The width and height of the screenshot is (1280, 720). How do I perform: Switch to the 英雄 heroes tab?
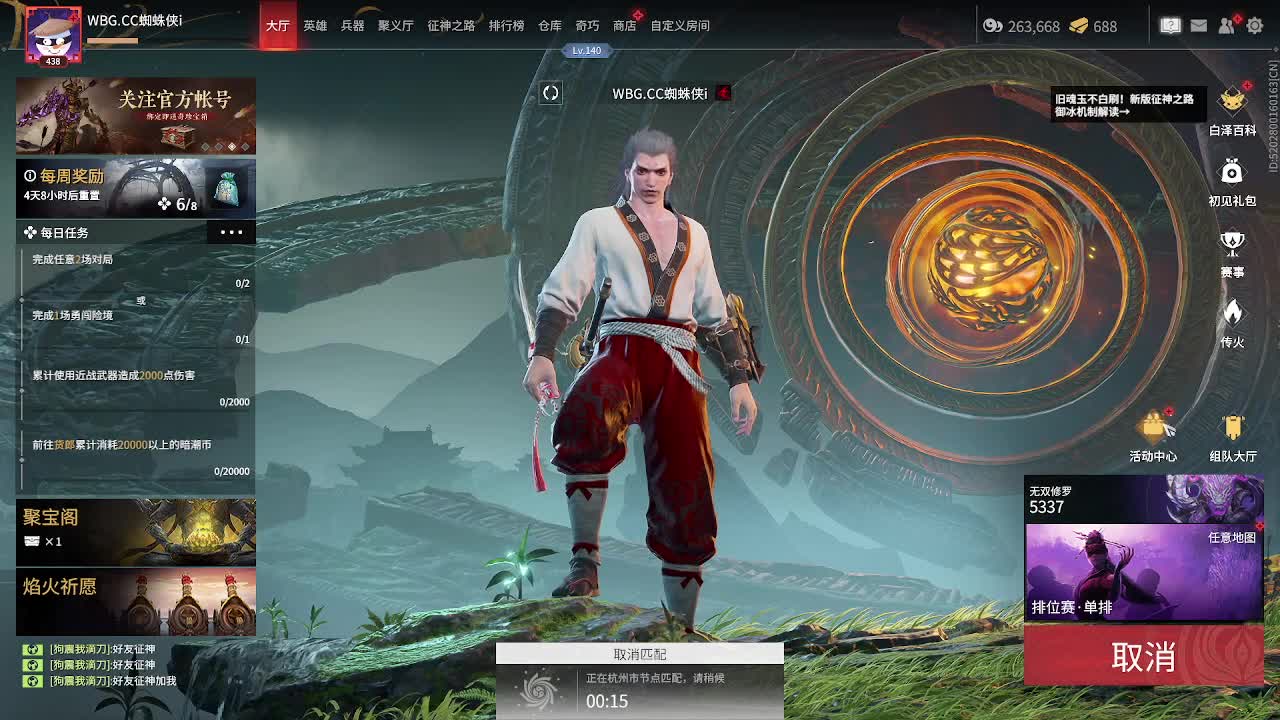pos(315,26)
